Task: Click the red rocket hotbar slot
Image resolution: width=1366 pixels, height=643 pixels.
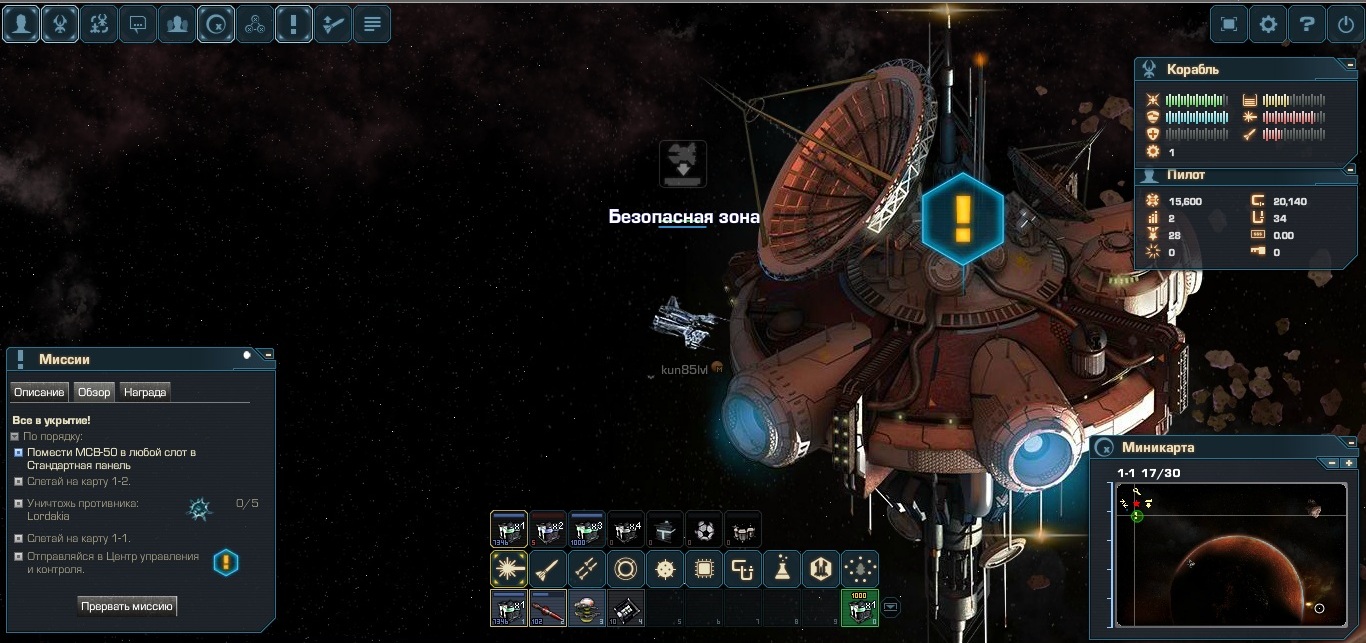Action: (x=548, y=607)
